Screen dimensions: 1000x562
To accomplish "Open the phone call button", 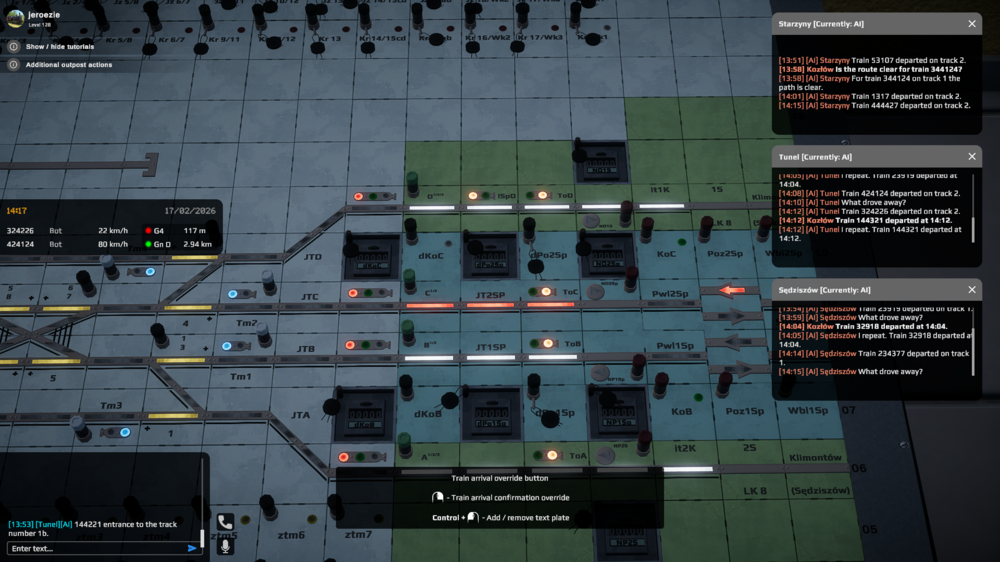I will click(225, 522).
